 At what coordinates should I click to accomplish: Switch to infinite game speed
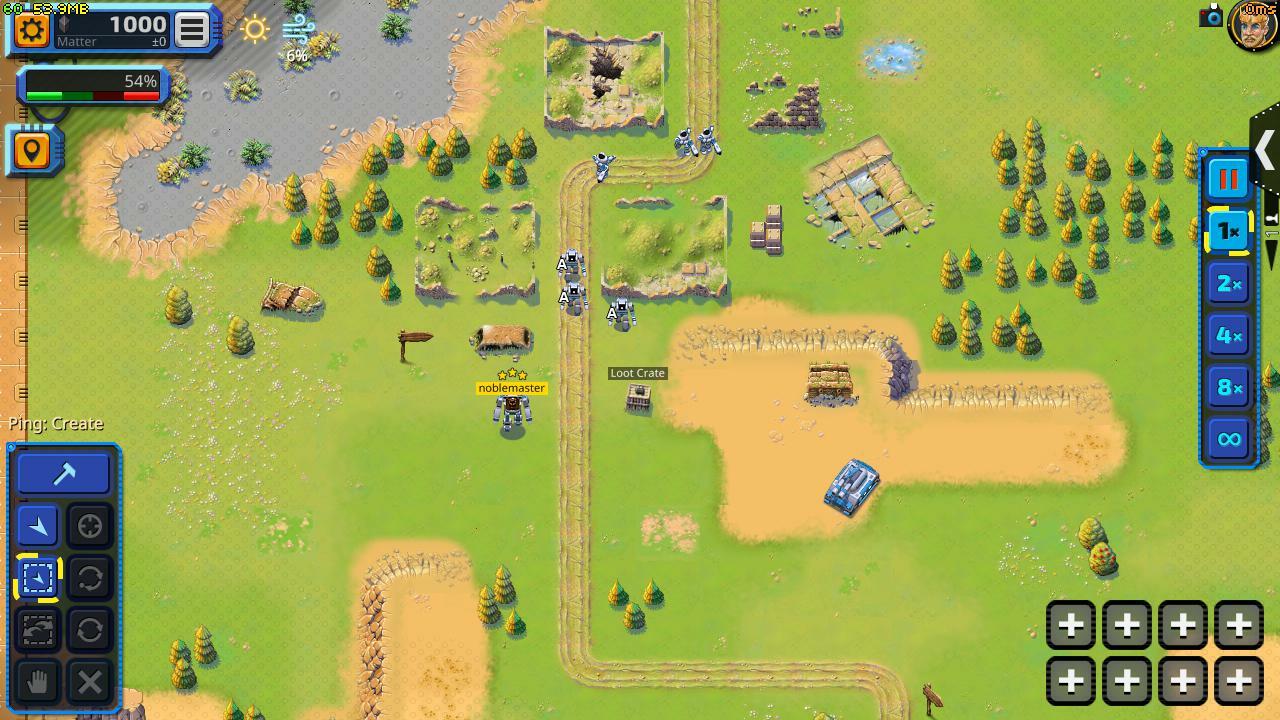(1227, 438)
